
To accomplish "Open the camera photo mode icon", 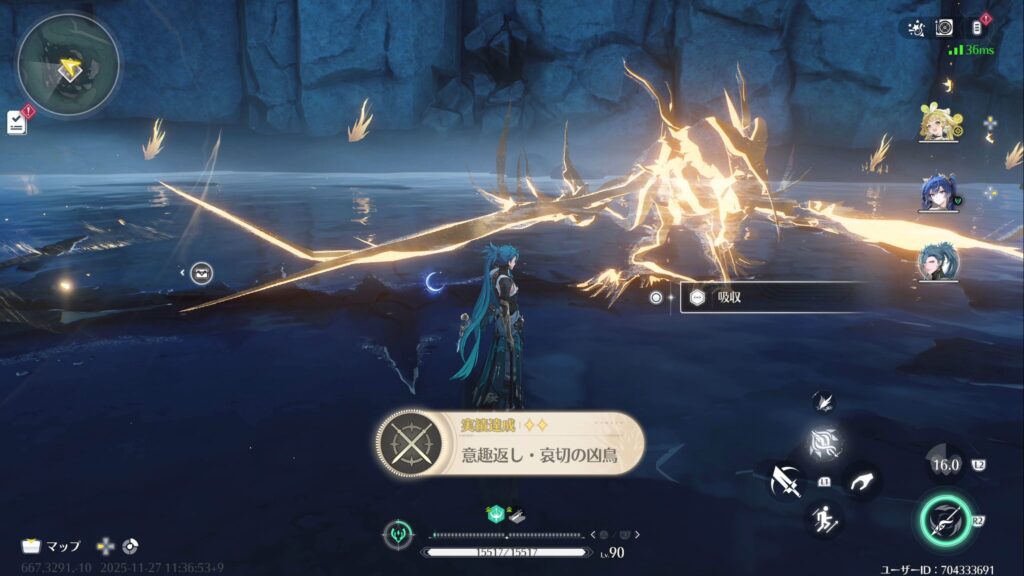I will (x=944, y=28).
